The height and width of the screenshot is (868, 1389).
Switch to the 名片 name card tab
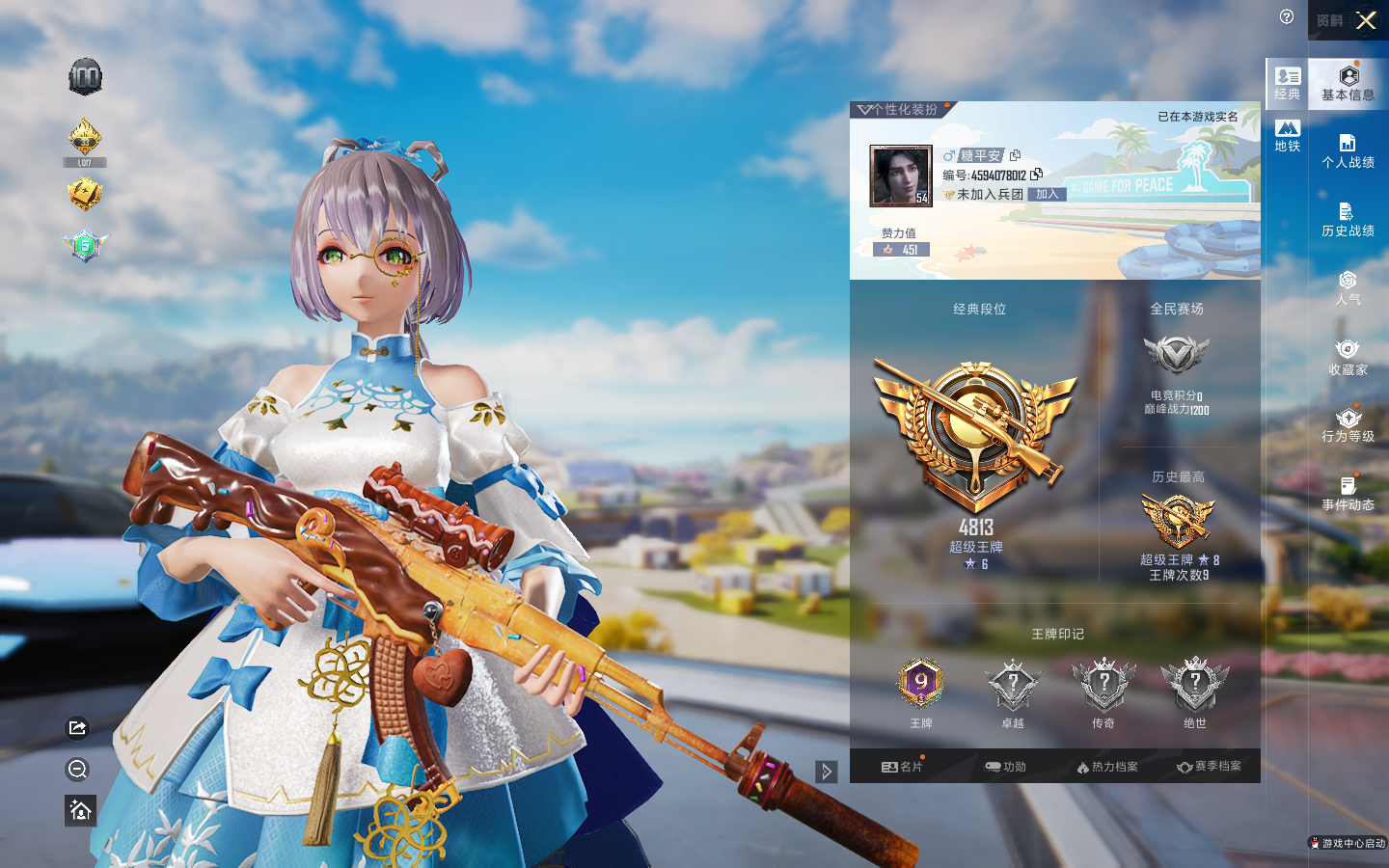pos(902,767)
